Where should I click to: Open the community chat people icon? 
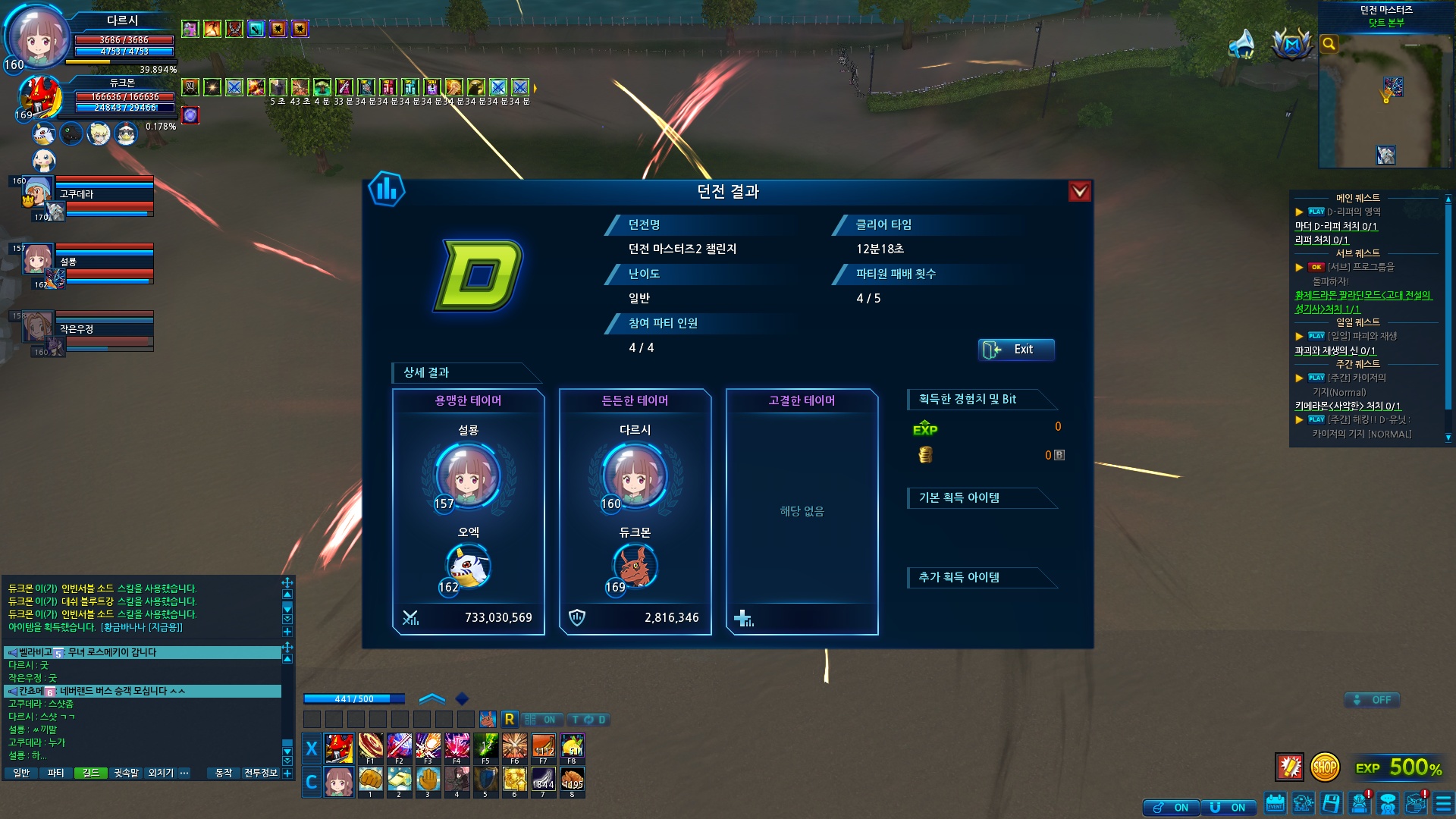tap(1388, 803)
